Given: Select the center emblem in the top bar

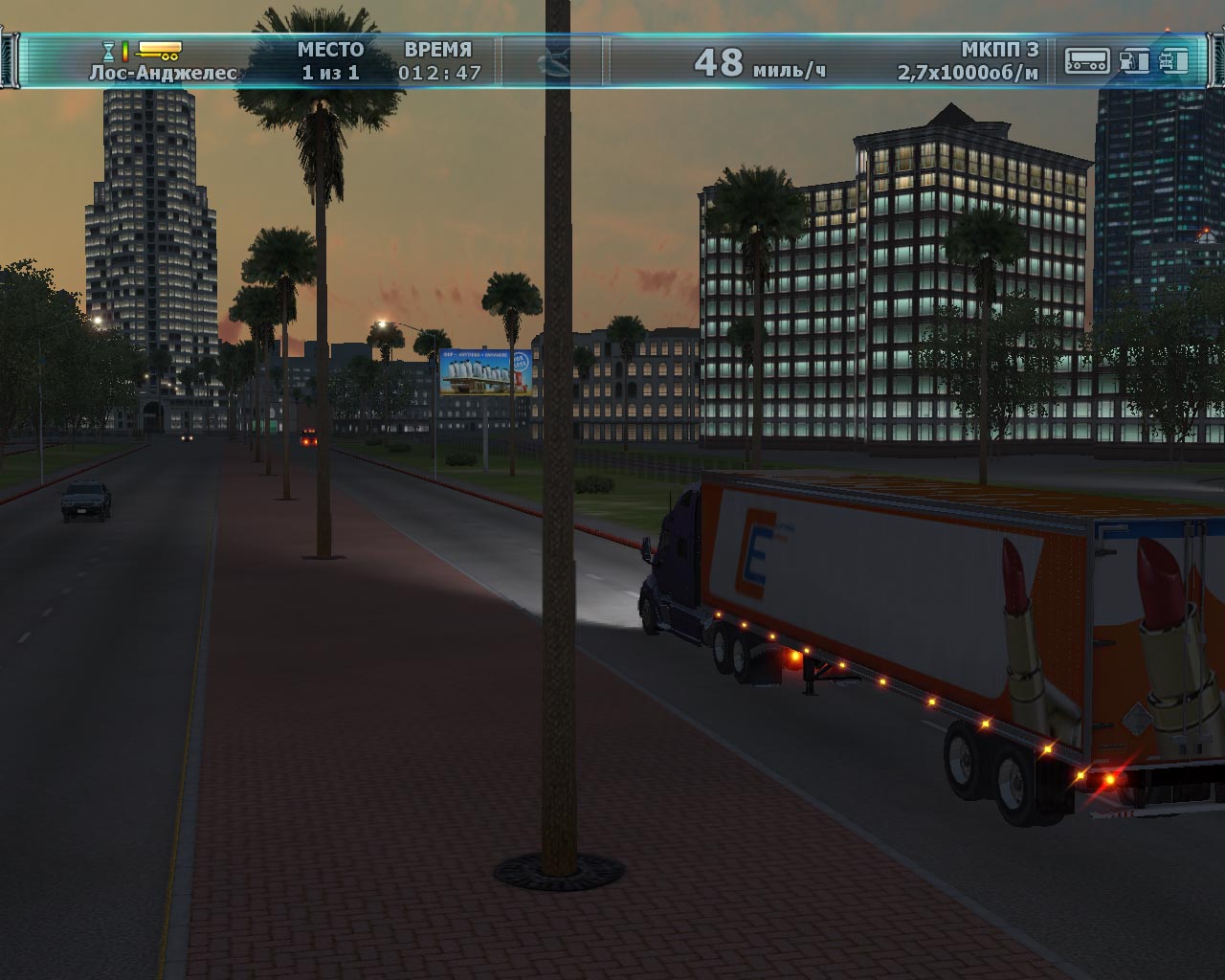Looking at the screenshot, I should [x=555, y=62].
